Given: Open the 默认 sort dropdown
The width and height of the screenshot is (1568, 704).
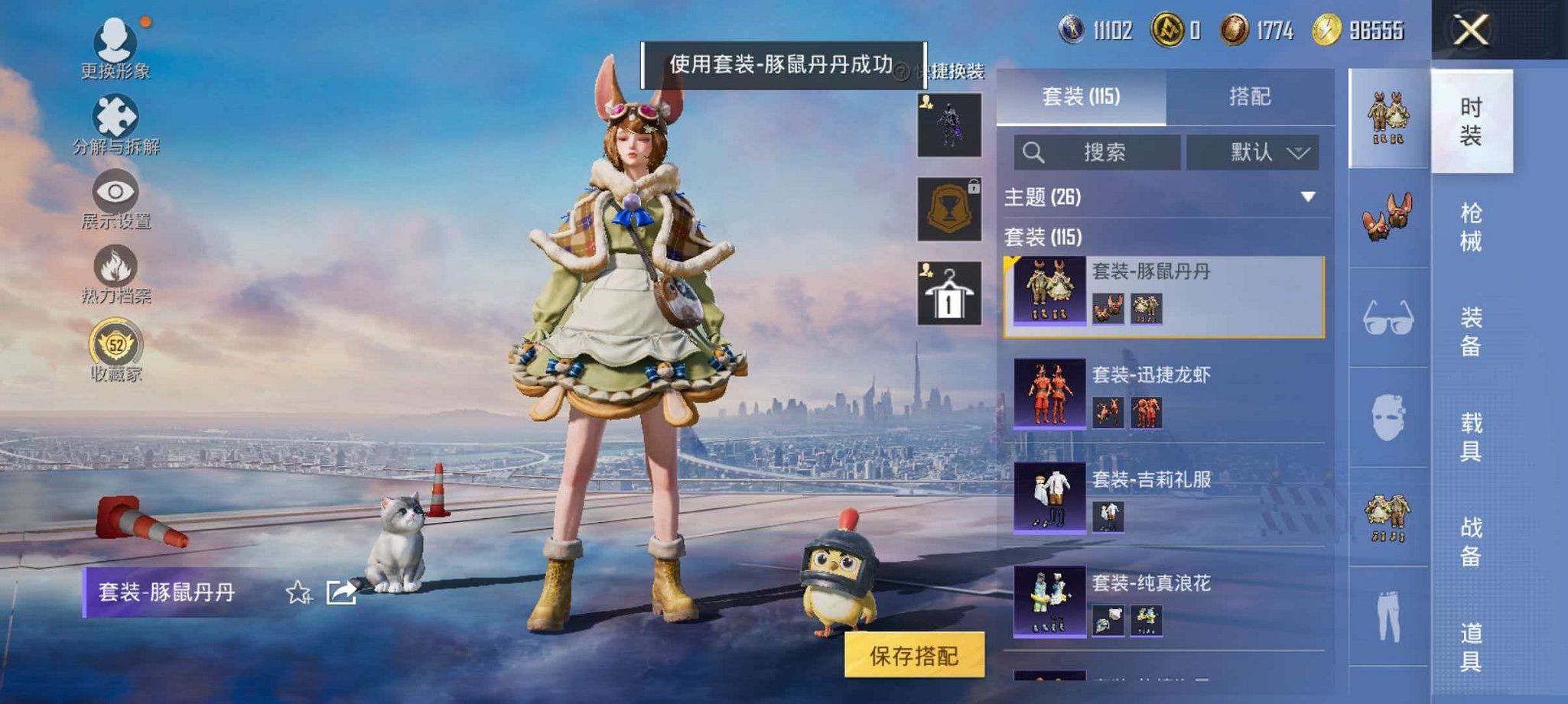Looking at the screenshot, I should (x=1253, y=152).
